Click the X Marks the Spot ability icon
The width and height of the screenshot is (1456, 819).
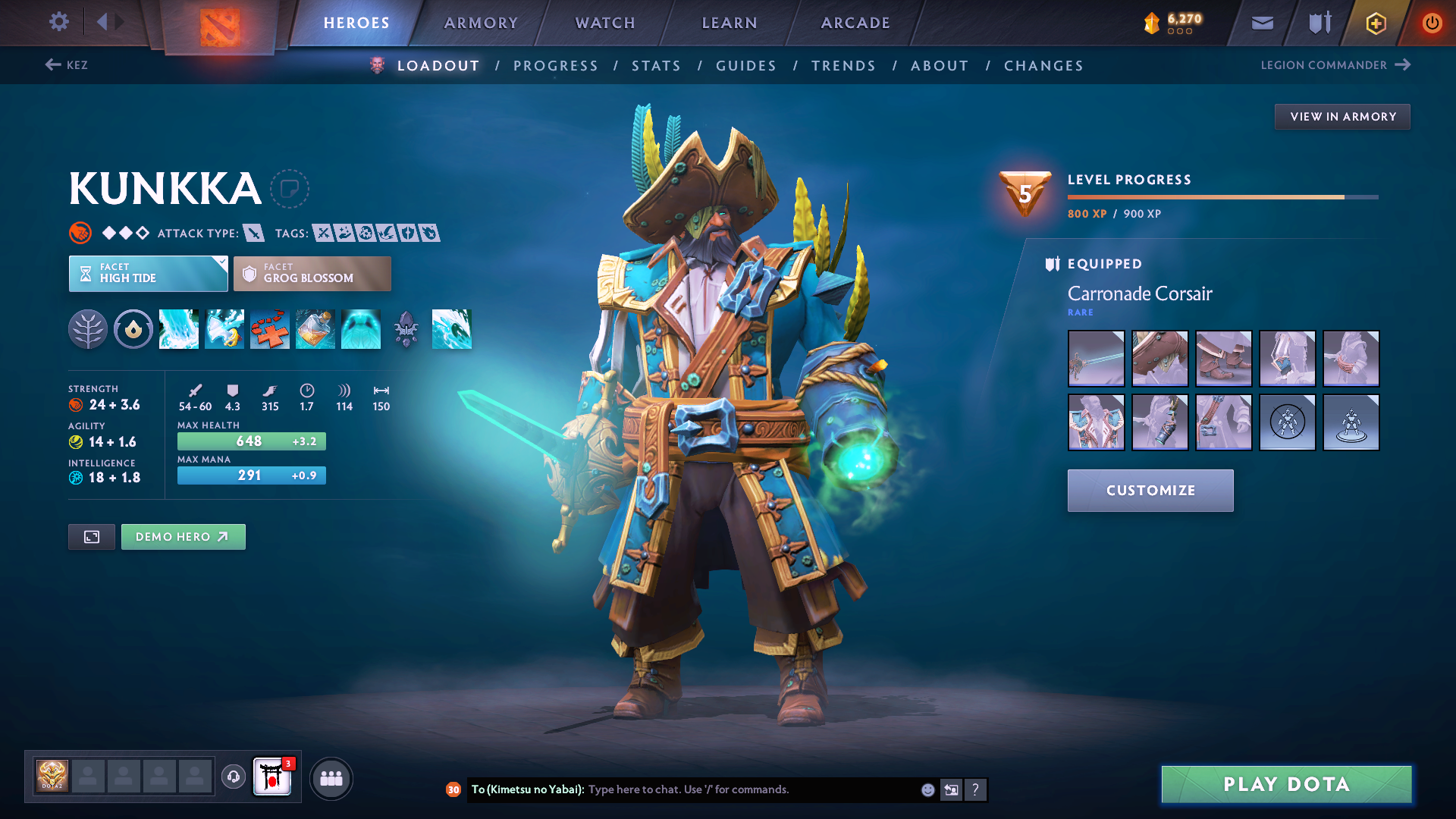(270, 329)
